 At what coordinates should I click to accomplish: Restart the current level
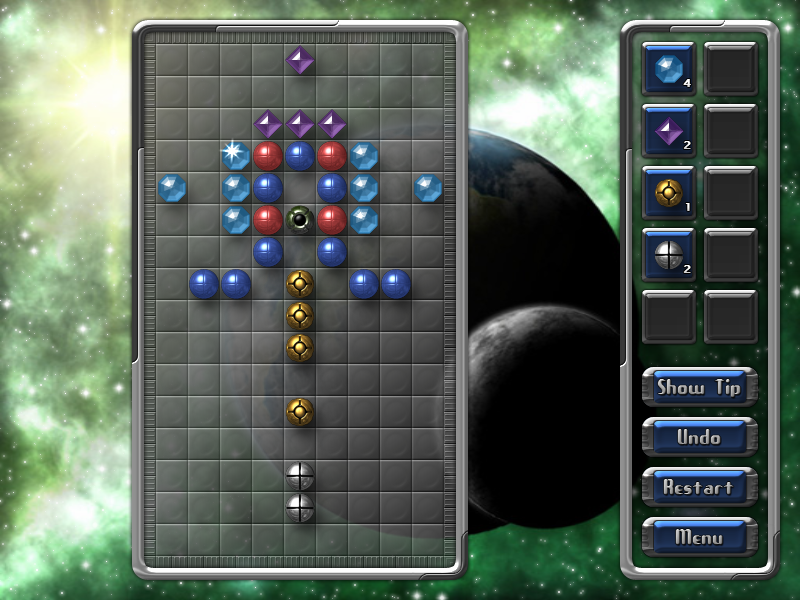click(699, 487)
